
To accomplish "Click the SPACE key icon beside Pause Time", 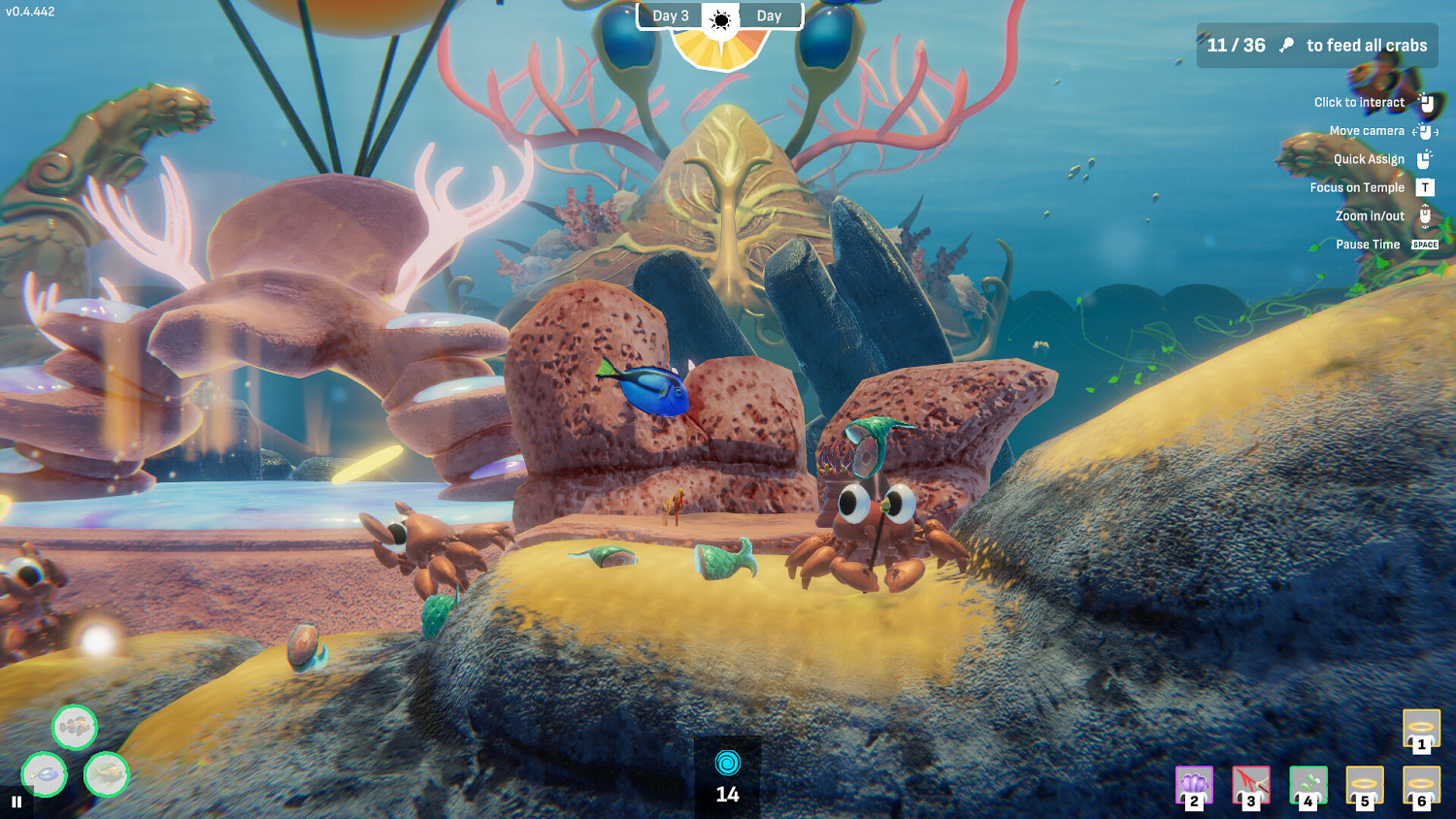I will click(x=1423, y=244).
